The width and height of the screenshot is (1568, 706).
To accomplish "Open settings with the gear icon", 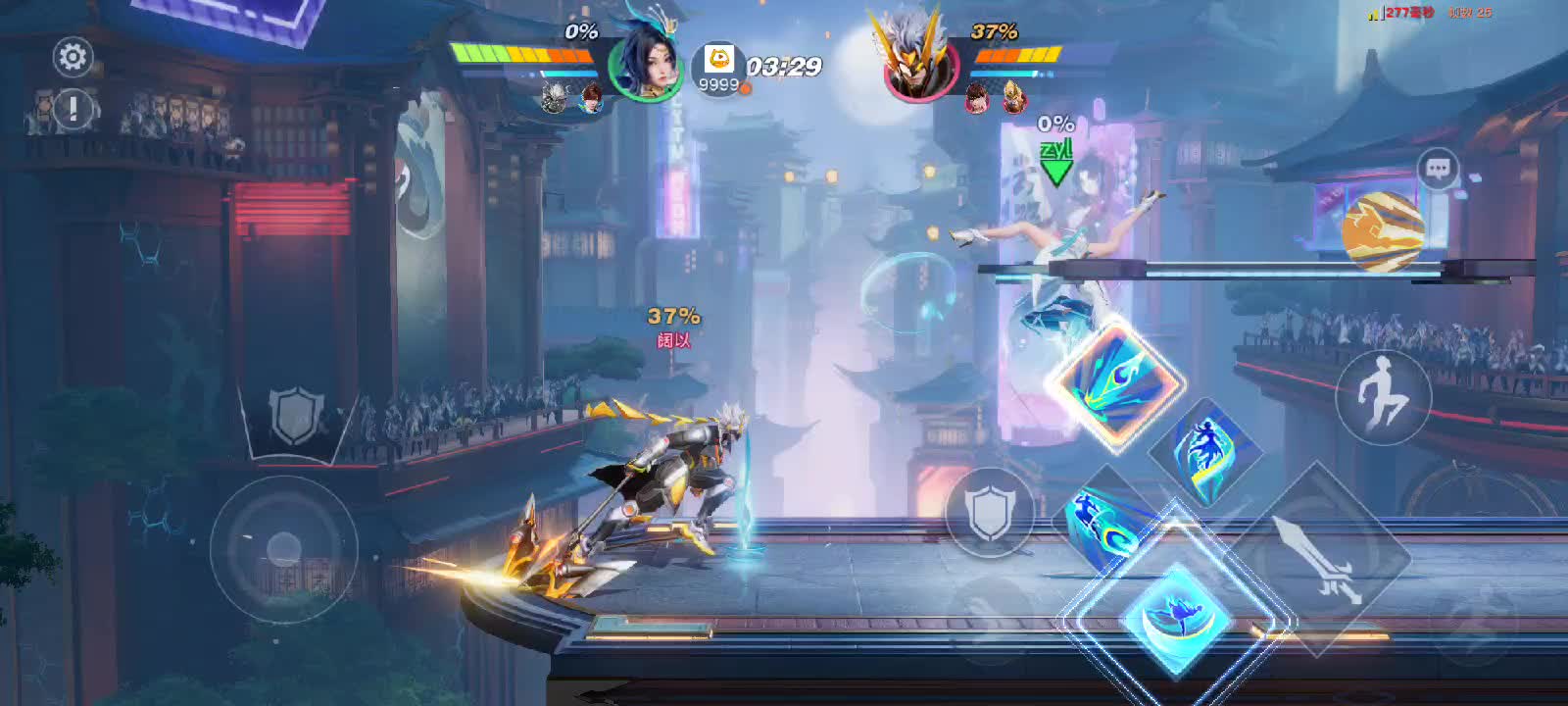I will (x=73, y=58).
